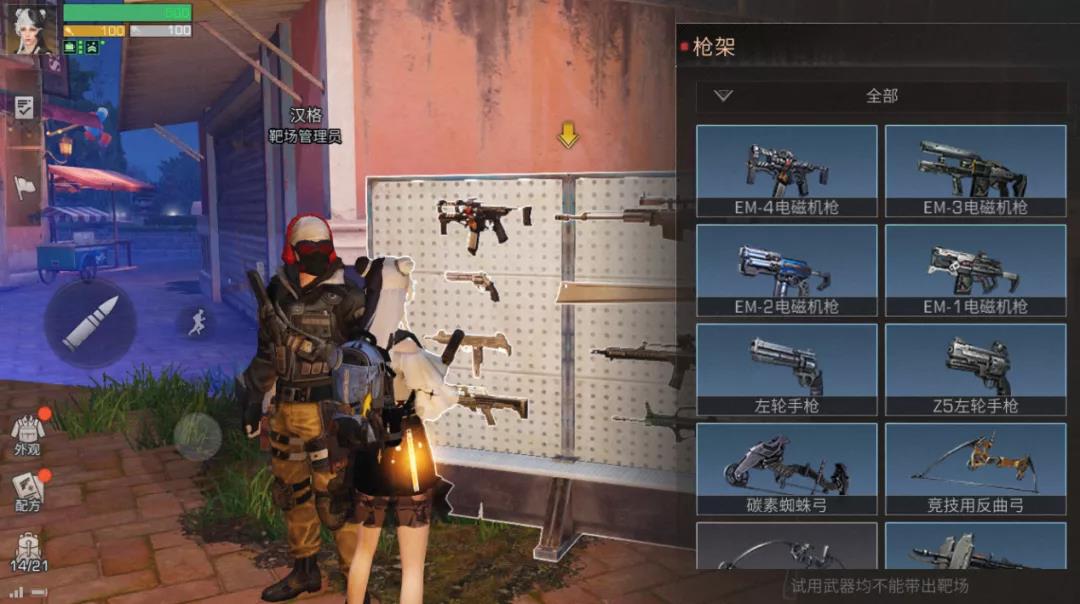The image size is (1080, 604).
Task: Tap the bullet fire button
Action: click(90, 322)
